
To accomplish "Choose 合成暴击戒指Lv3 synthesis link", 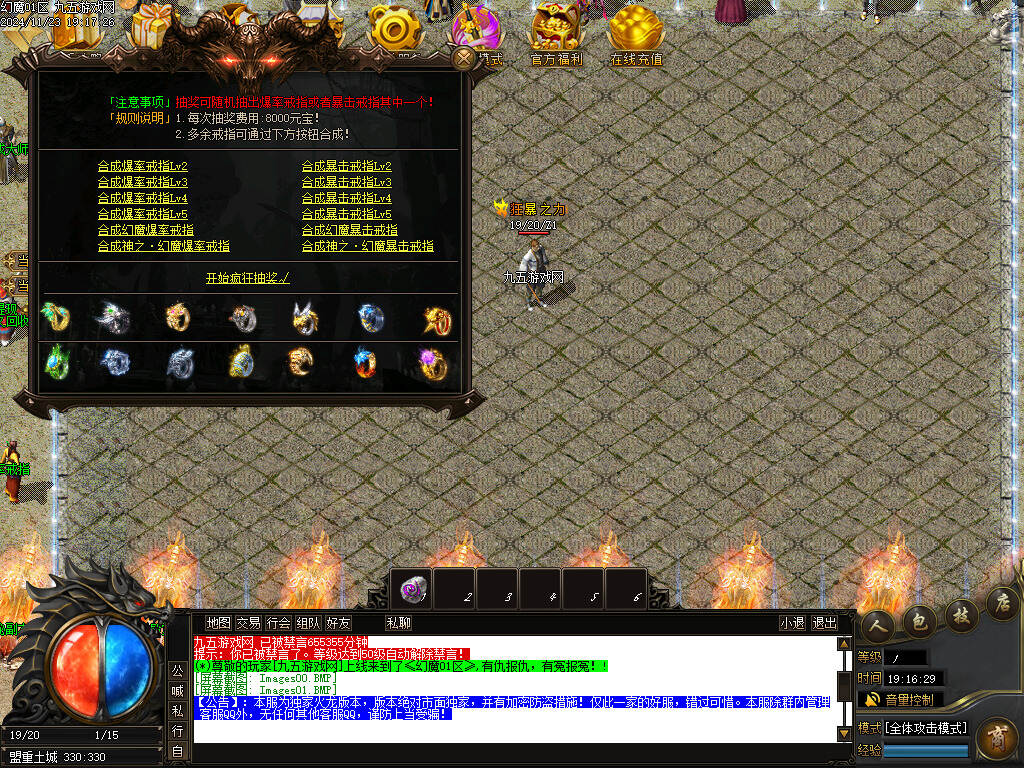I will [x=346, y=182].
